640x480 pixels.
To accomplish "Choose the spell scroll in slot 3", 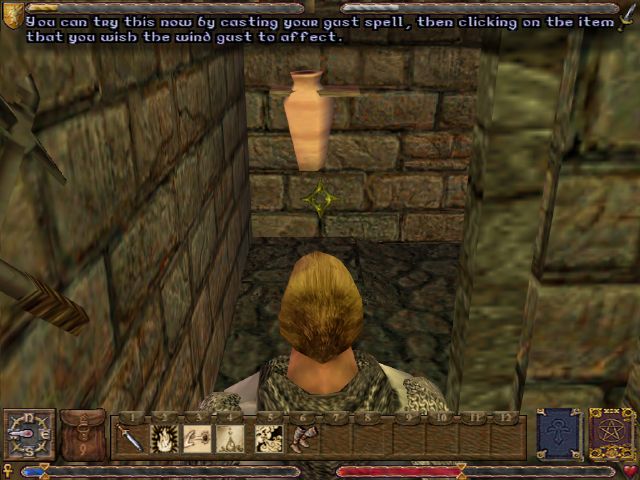I will [199, 438].
